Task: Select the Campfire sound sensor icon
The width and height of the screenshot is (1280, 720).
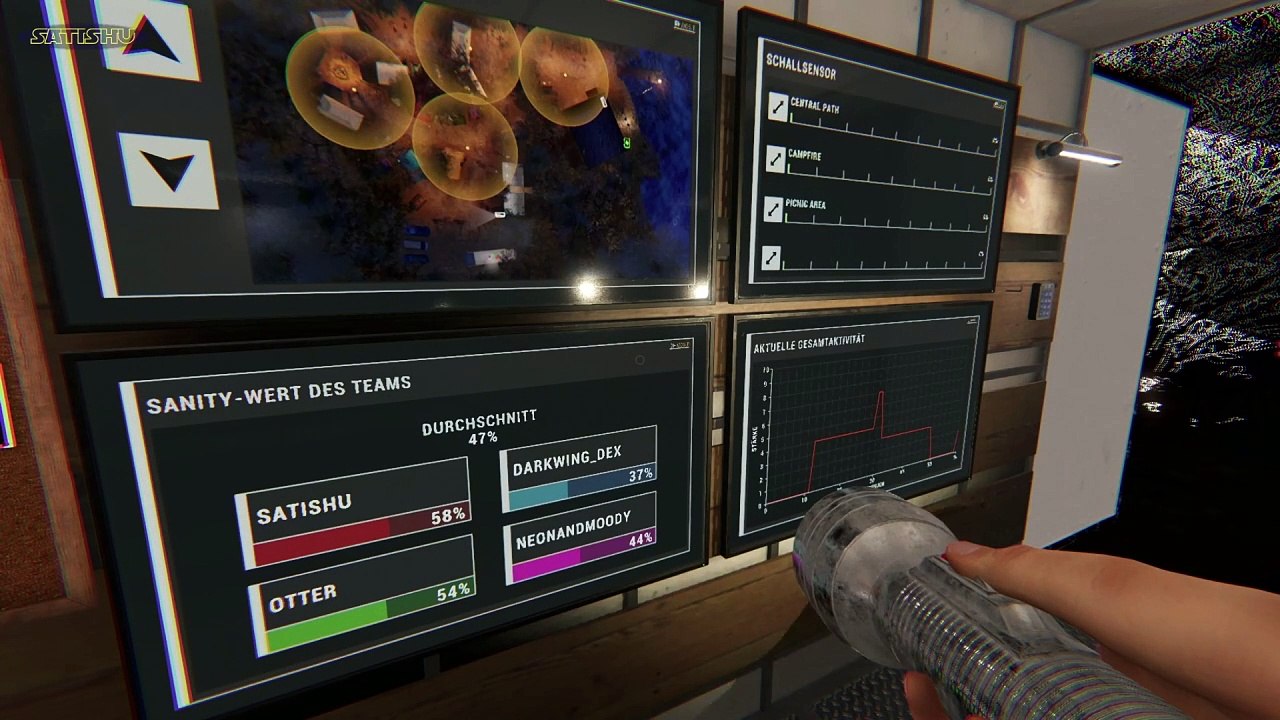Action: 776,158
